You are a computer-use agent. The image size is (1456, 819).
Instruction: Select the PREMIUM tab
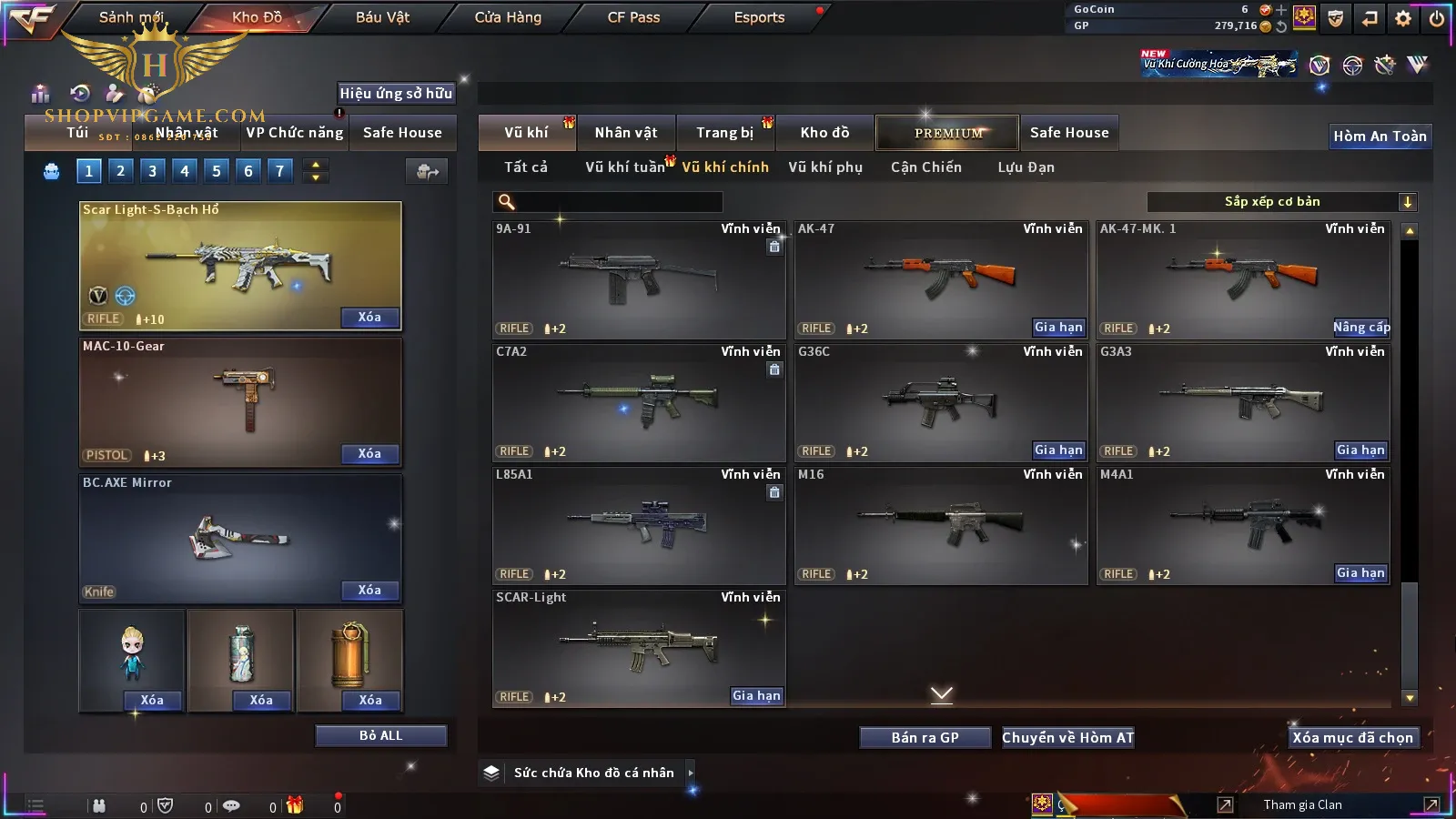[948, 133]
